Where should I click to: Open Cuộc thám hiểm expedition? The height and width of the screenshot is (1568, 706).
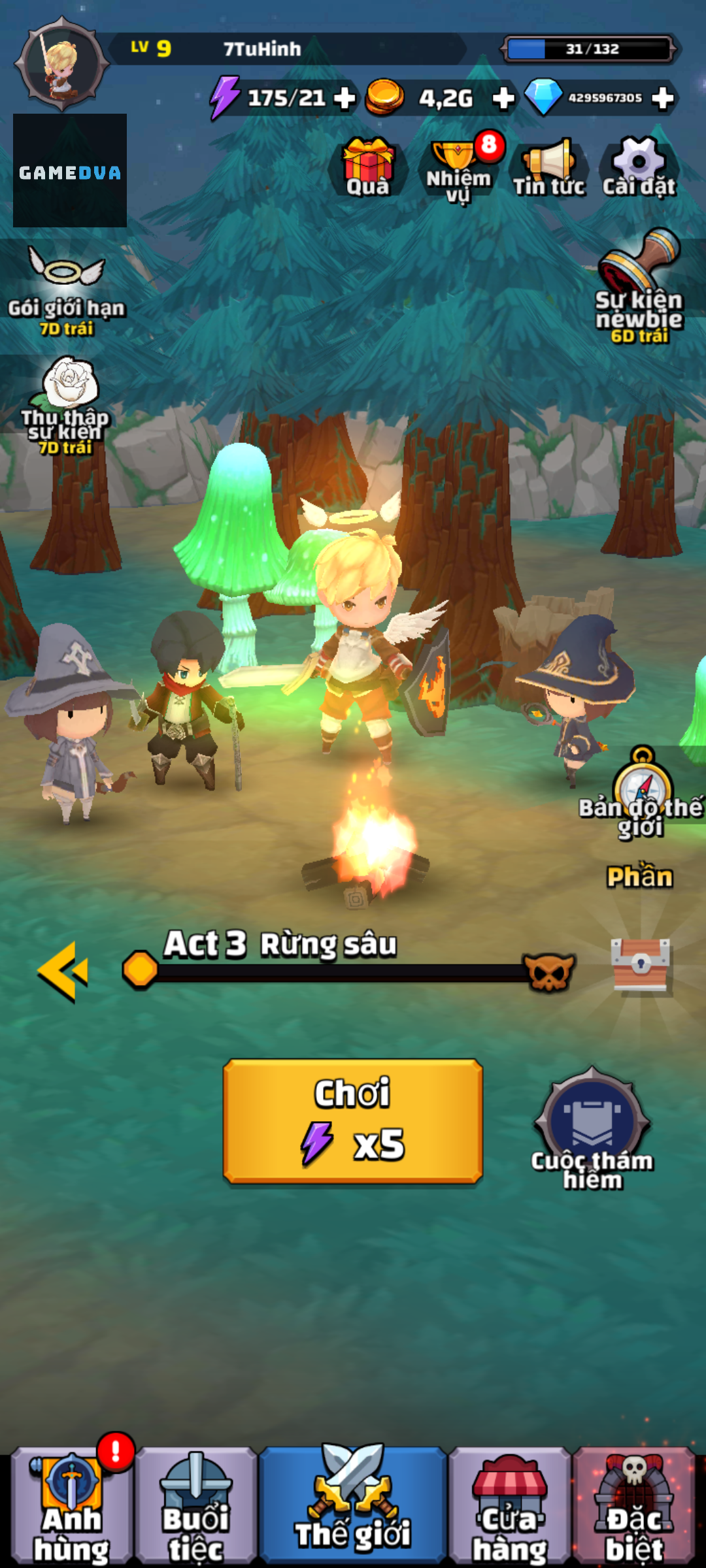tap(592, 1128)
